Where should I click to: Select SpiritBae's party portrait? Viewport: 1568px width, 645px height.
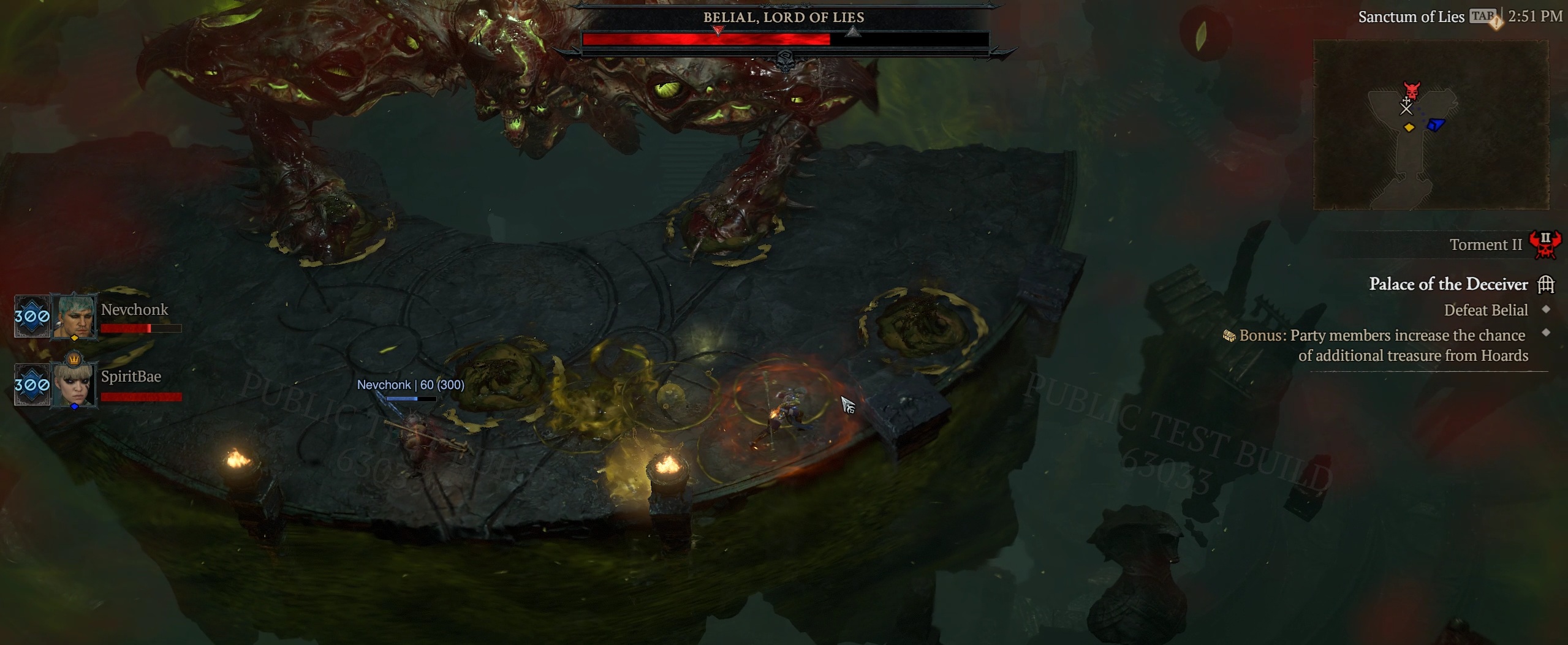click(74, 384)
